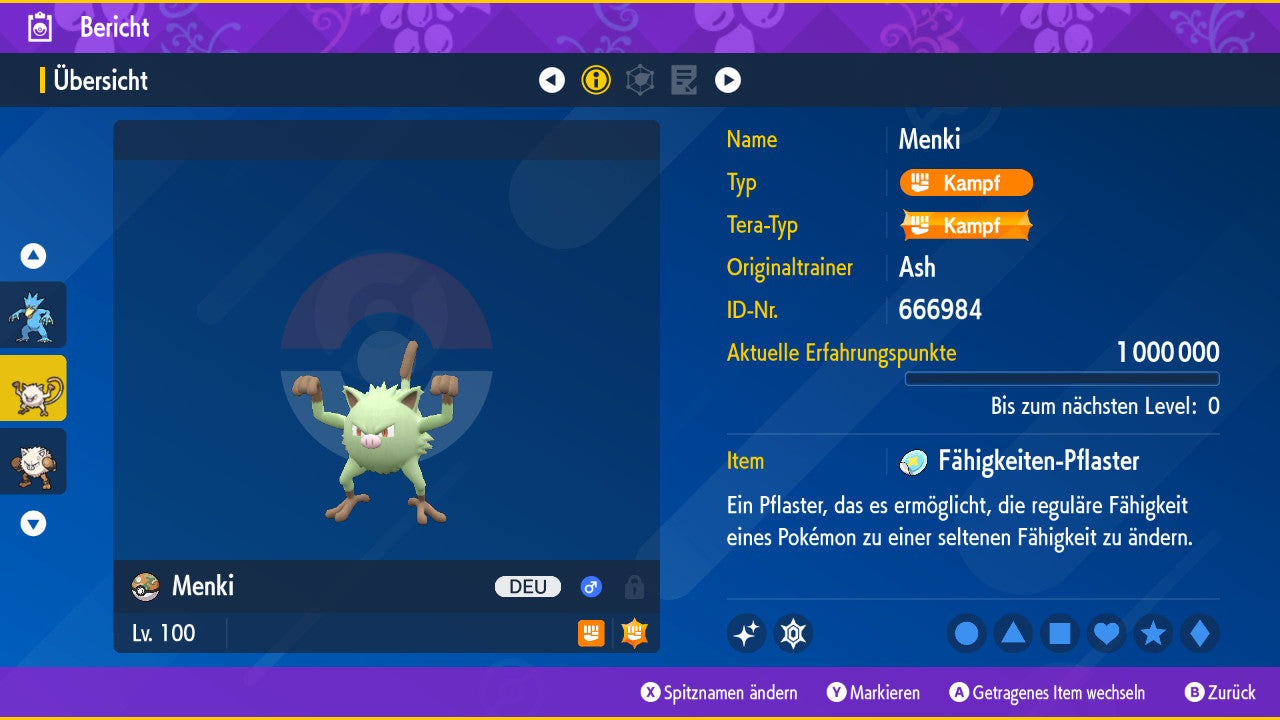
Task: Show the previous Pokémon with up arrow
Action: (33, 256)
